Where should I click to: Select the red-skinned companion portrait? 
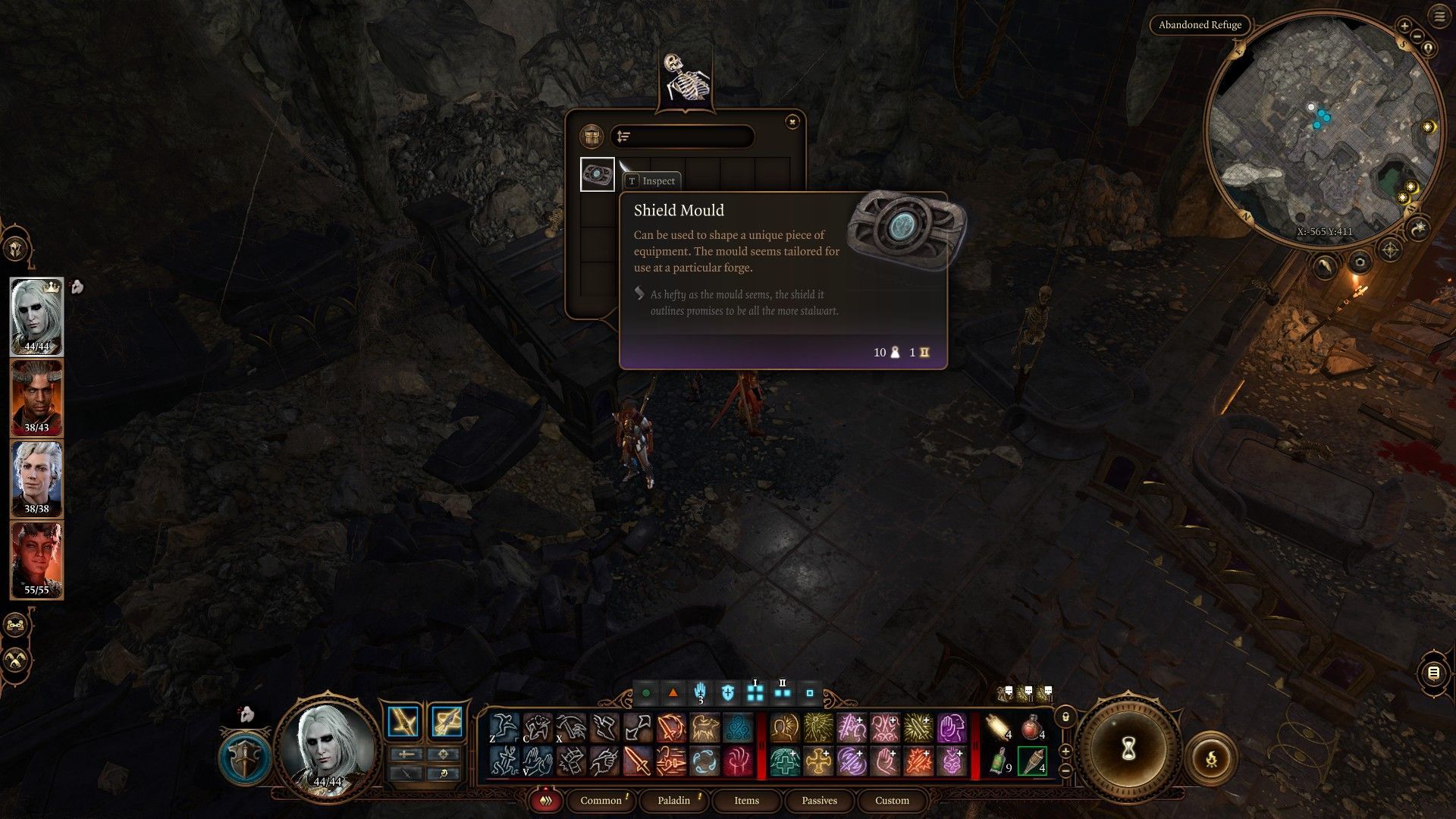click(x=36, y=560)
